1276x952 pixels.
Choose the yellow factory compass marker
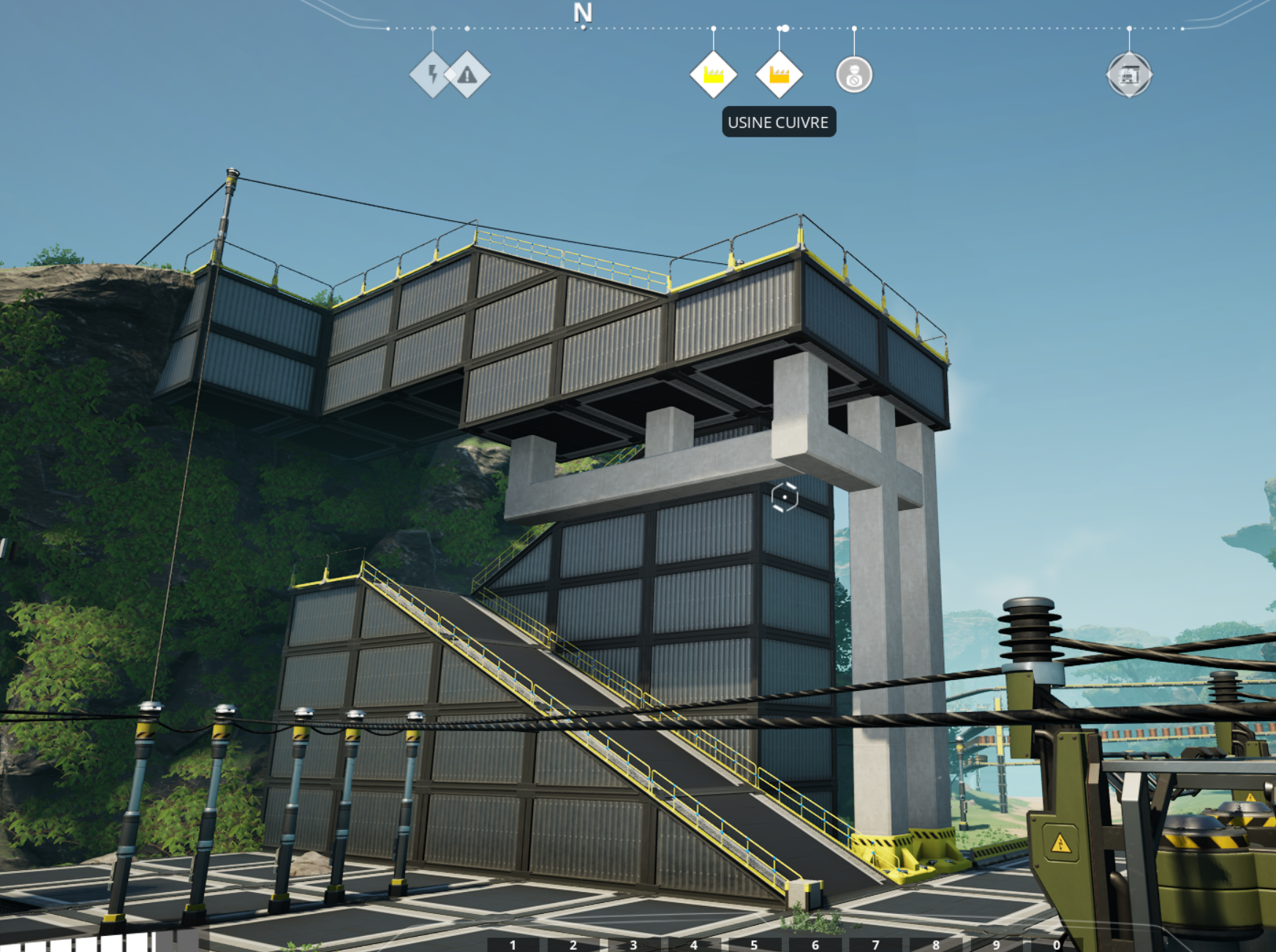[713, 75]
